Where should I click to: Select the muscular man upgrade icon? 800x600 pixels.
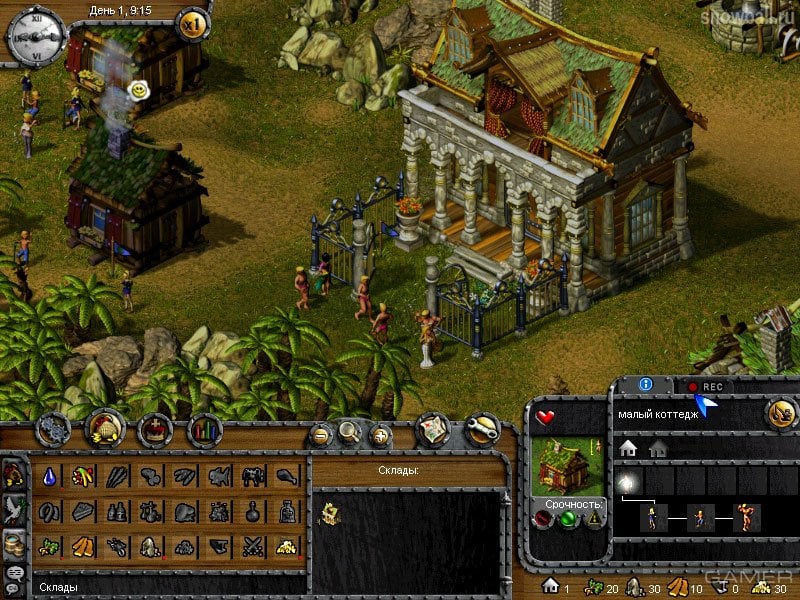click(x=744, y=518)
